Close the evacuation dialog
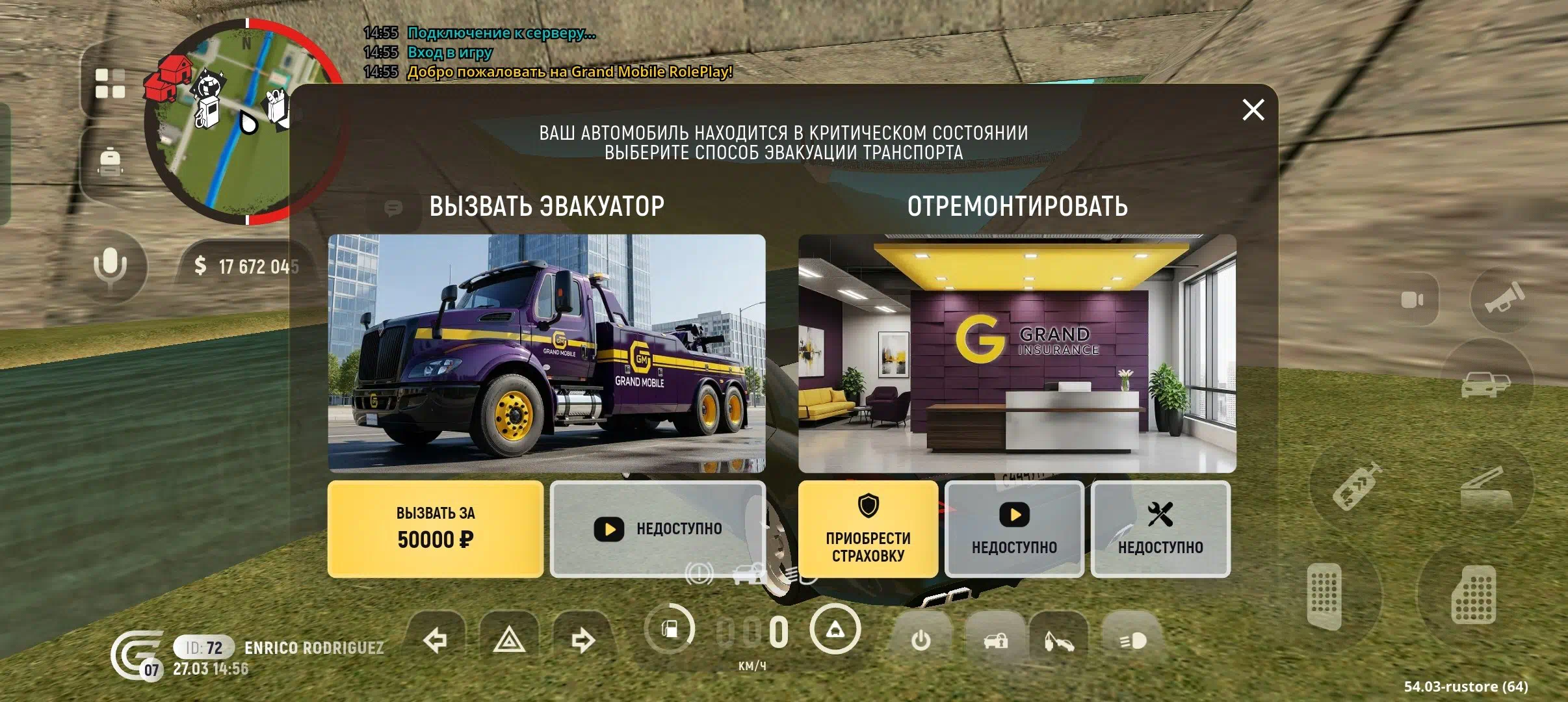The image size is (1568, 702). pyautogui.click(x=1253, y=110)
